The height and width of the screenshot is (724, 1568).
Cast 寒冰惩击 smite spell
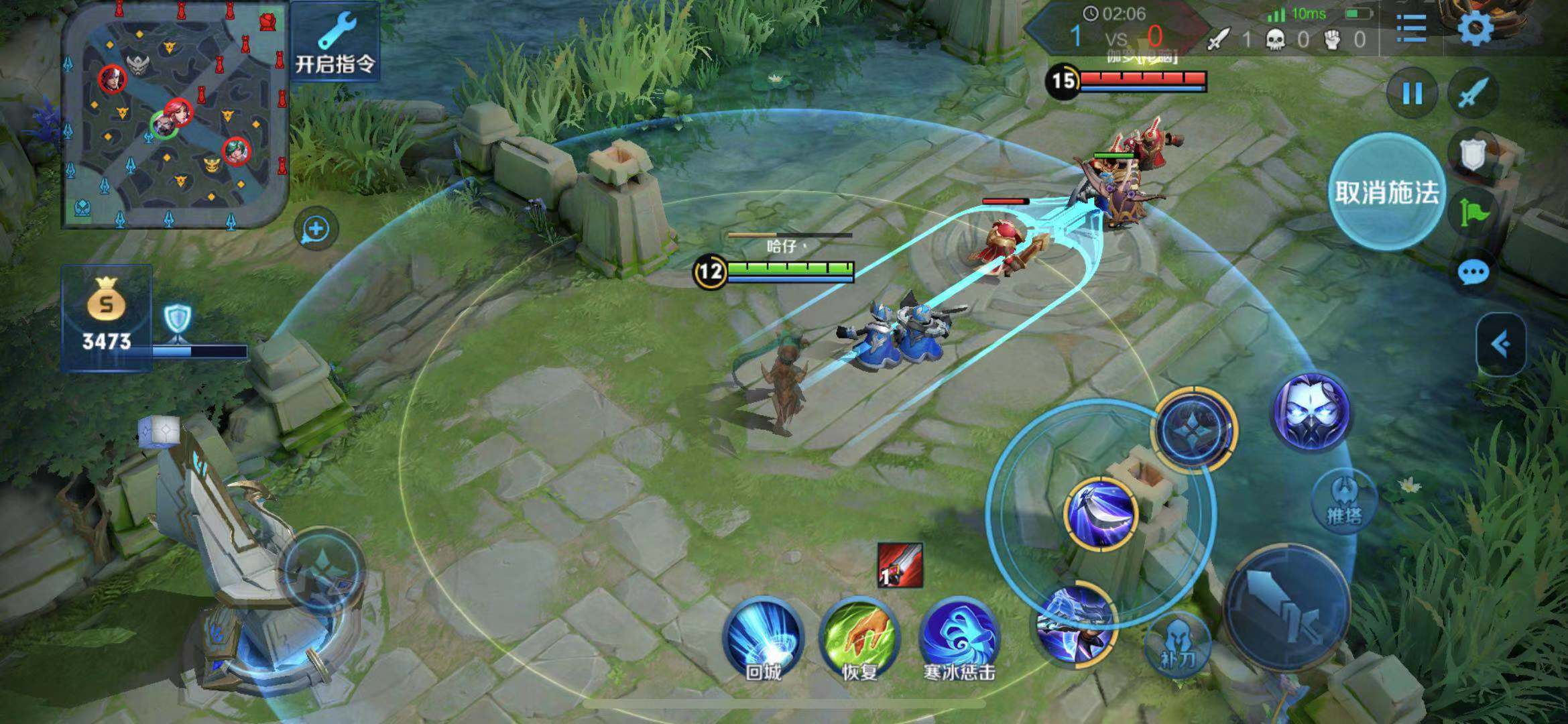959,637
